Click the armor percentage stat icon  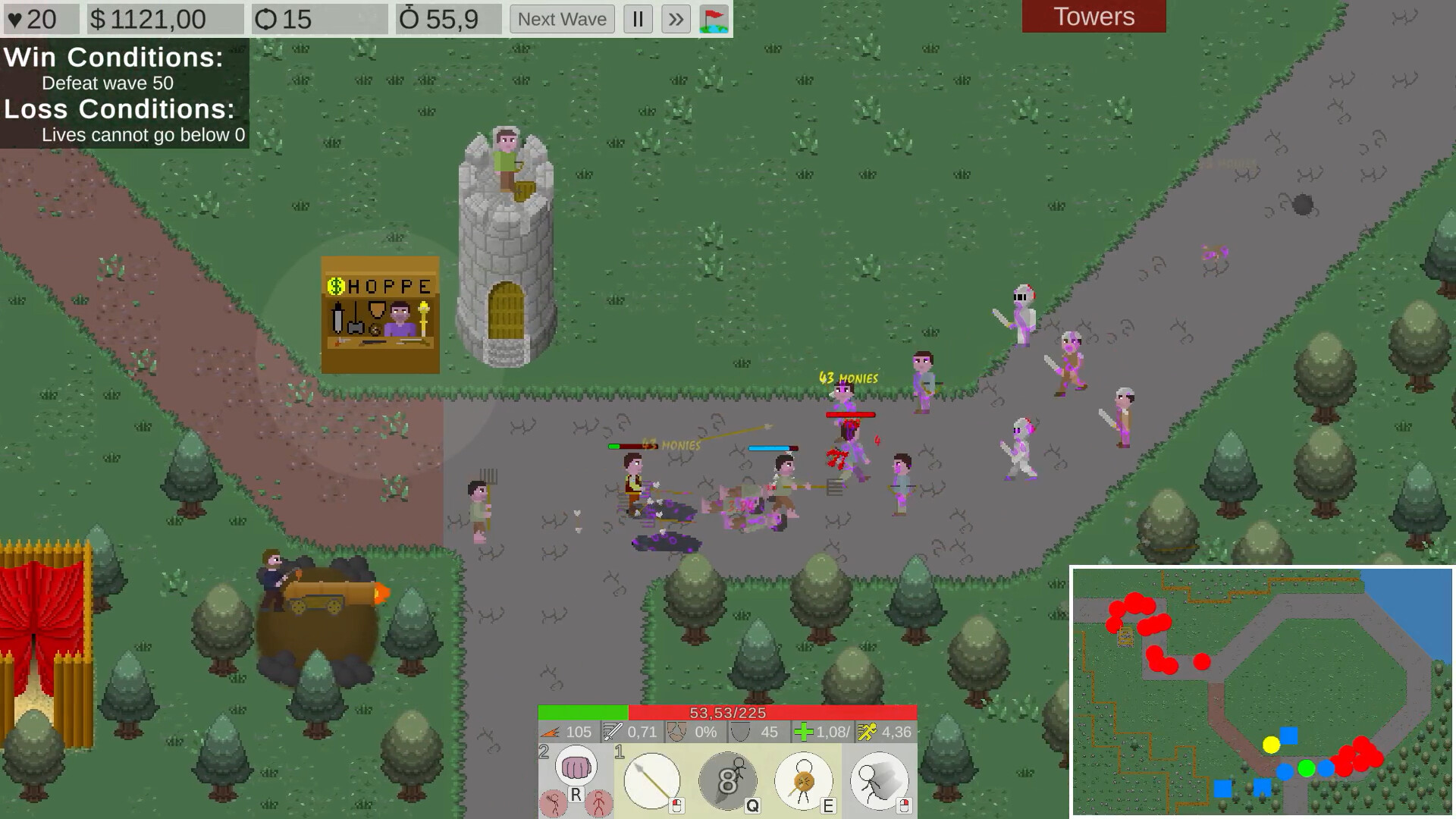pos(676,731)
